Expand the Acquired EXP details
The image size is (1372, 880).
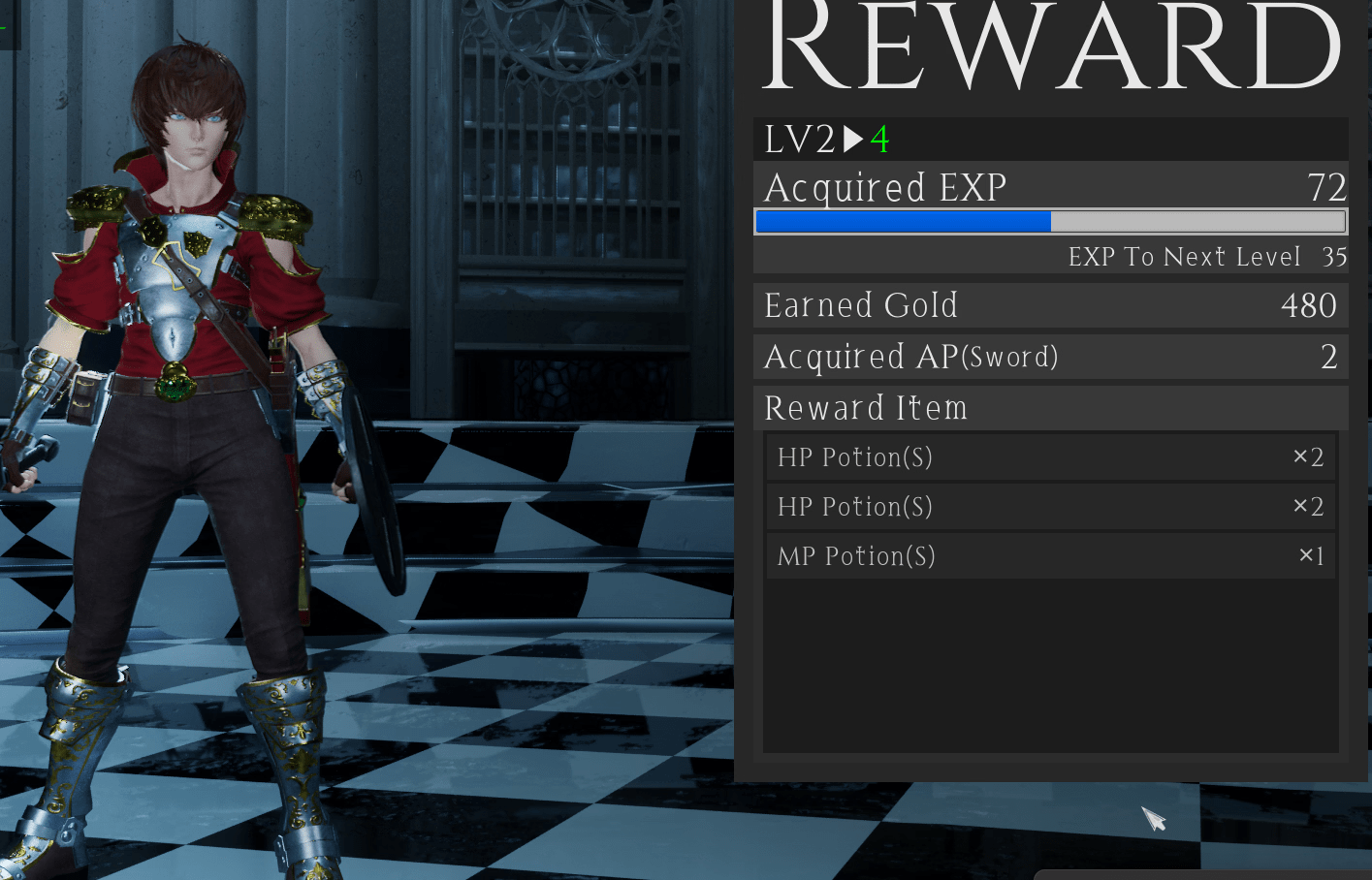(x=884, y=187)
